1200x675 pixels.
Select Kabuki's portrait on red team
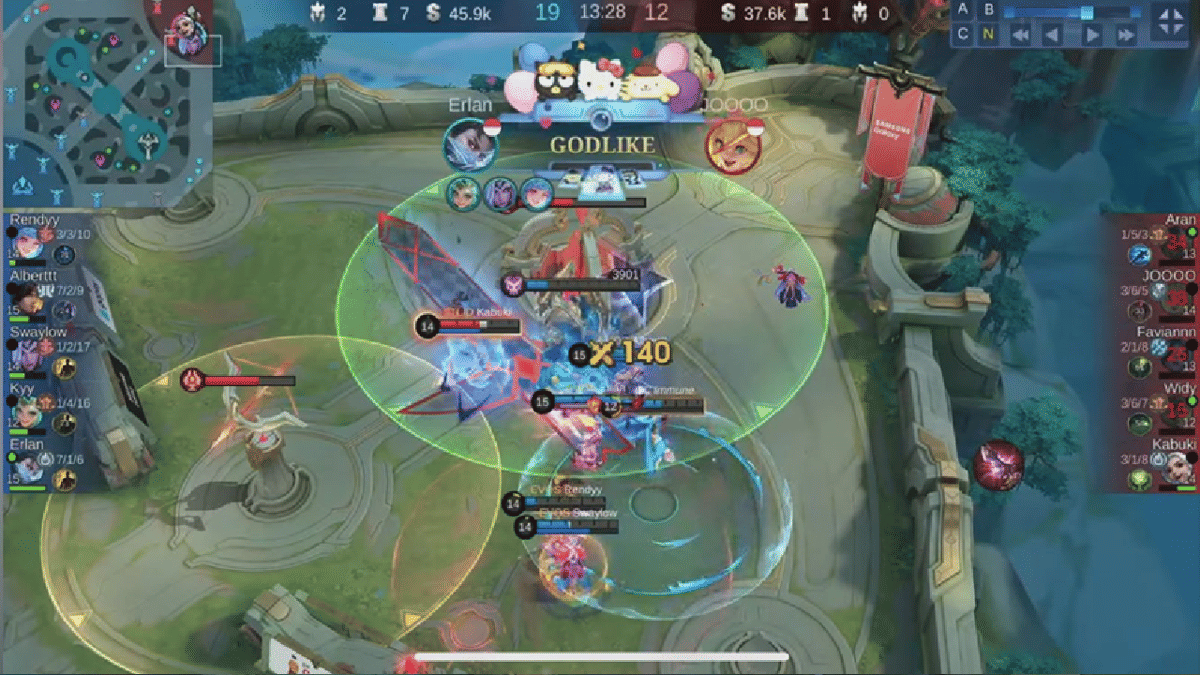click(1176, 465)
